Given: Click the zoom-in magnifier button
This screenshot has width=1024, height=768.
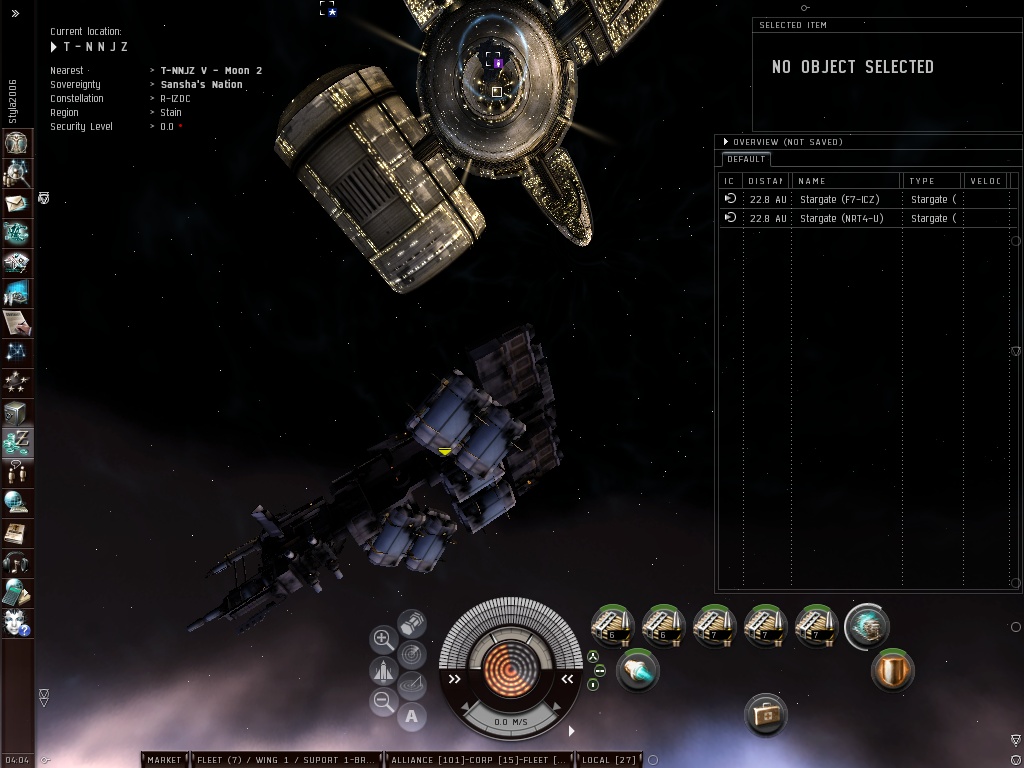Looking at the screenshot, I should pyautogui.click(x=383, y=638).
